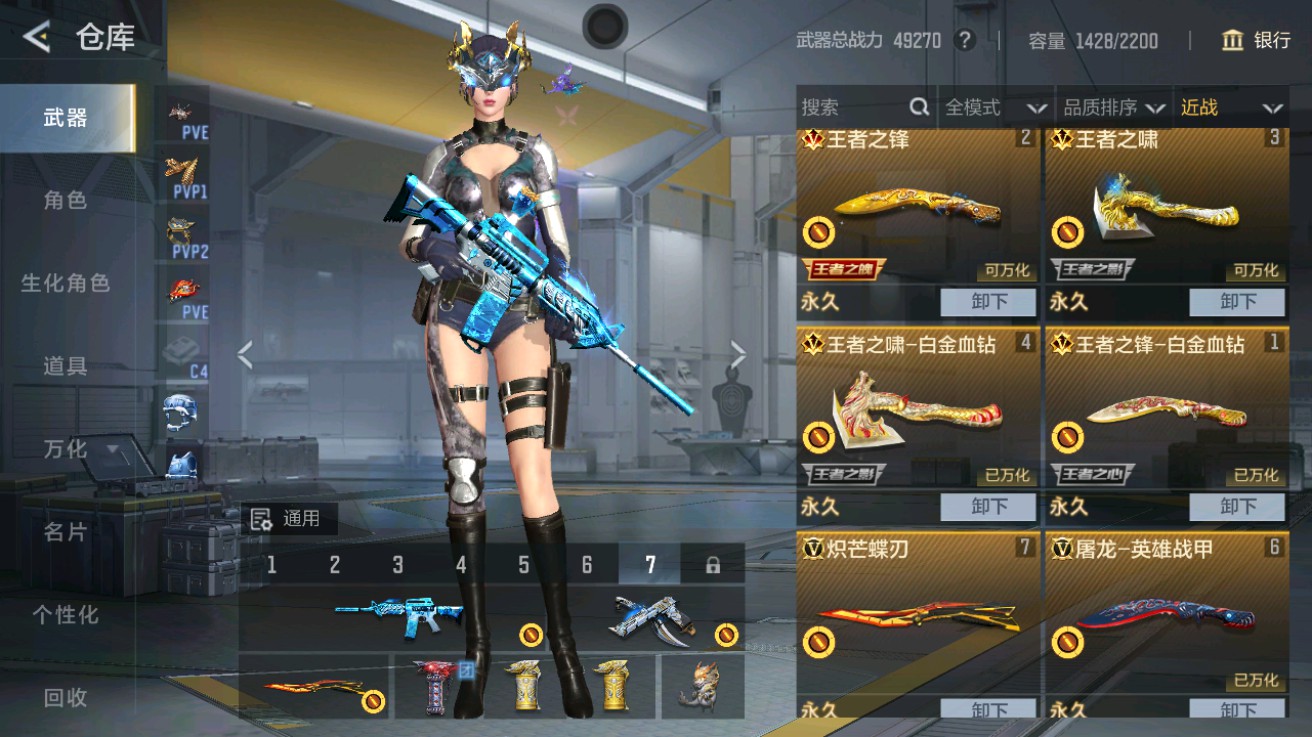
Task: Click 卸下 to unequip 王者之锋
Action: point(988,301)
